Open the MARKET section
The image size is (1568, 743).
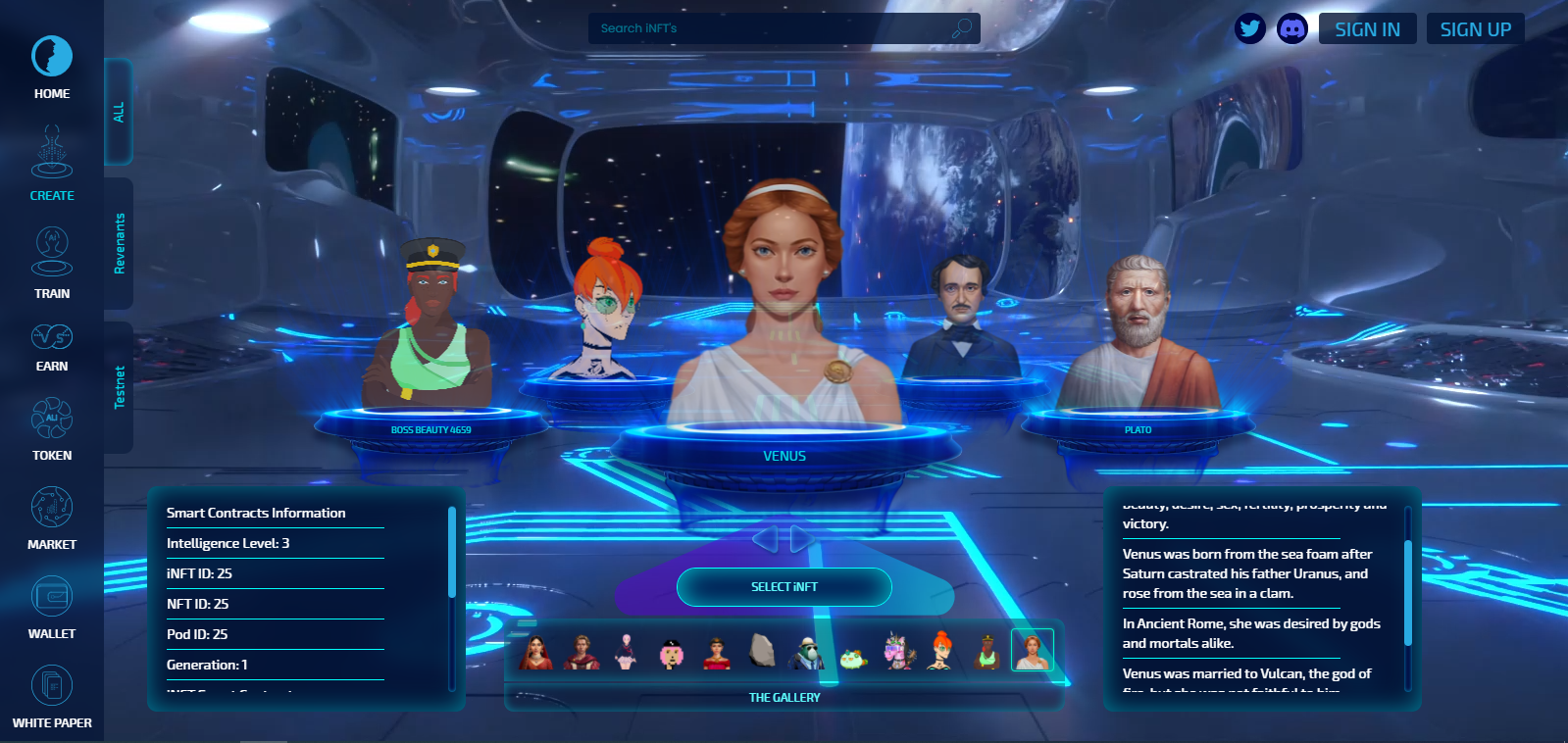tap(52, 517)
